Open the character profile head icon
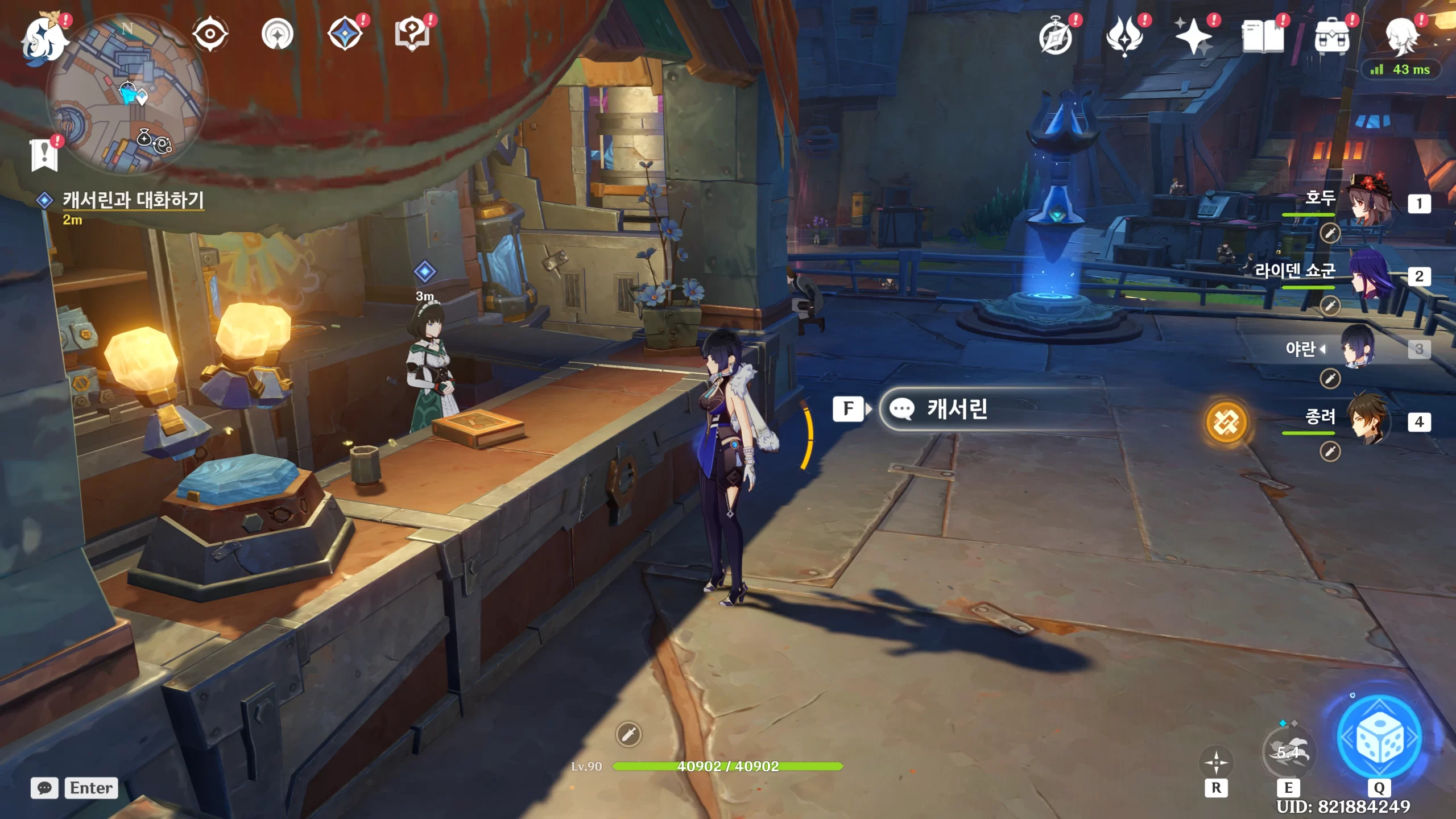The image size is (1456, 819). (x=1401, y=37)
